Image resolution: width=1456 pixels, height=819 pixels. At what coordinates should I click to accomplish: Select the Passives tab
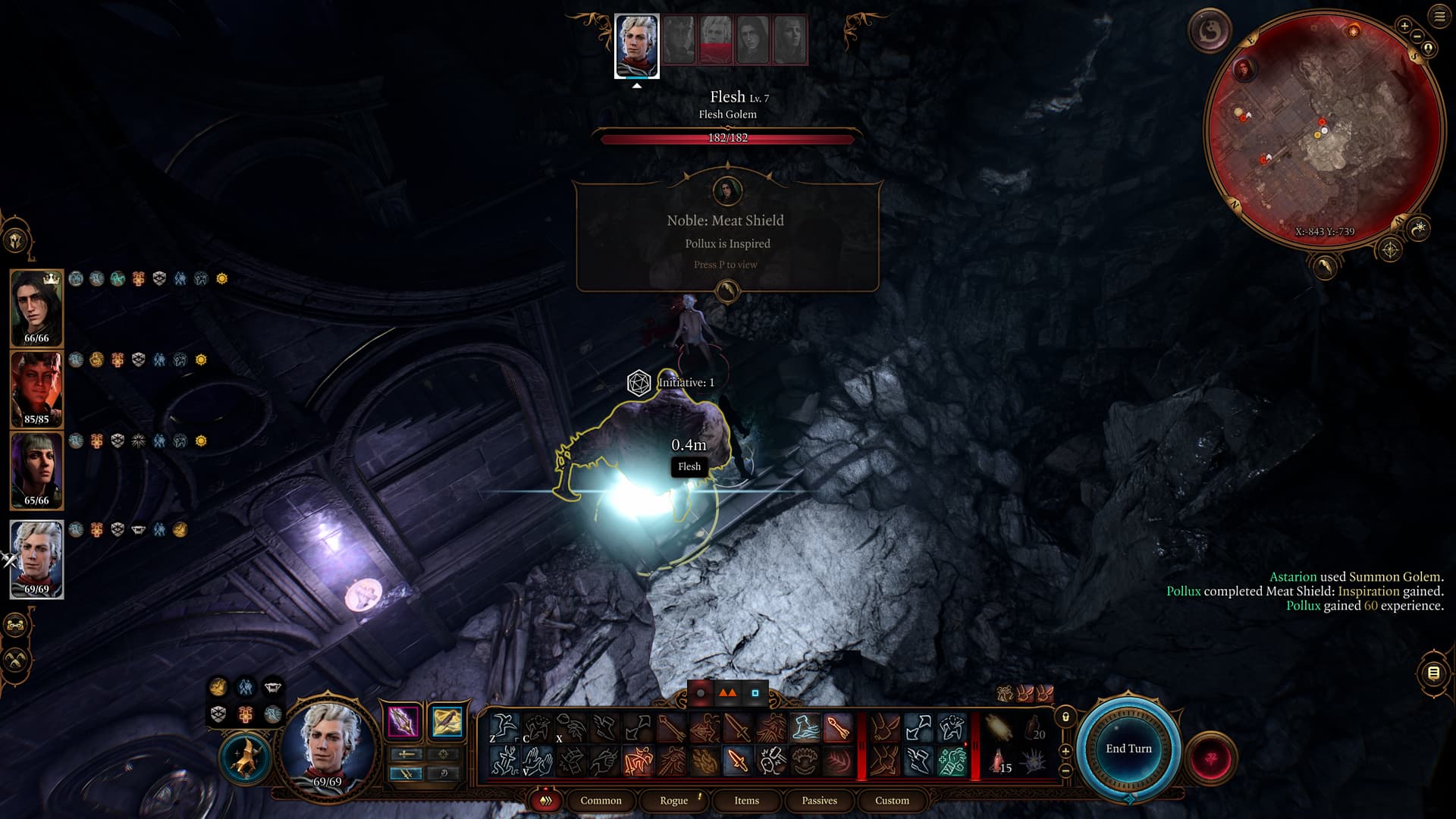click(819, 800)
